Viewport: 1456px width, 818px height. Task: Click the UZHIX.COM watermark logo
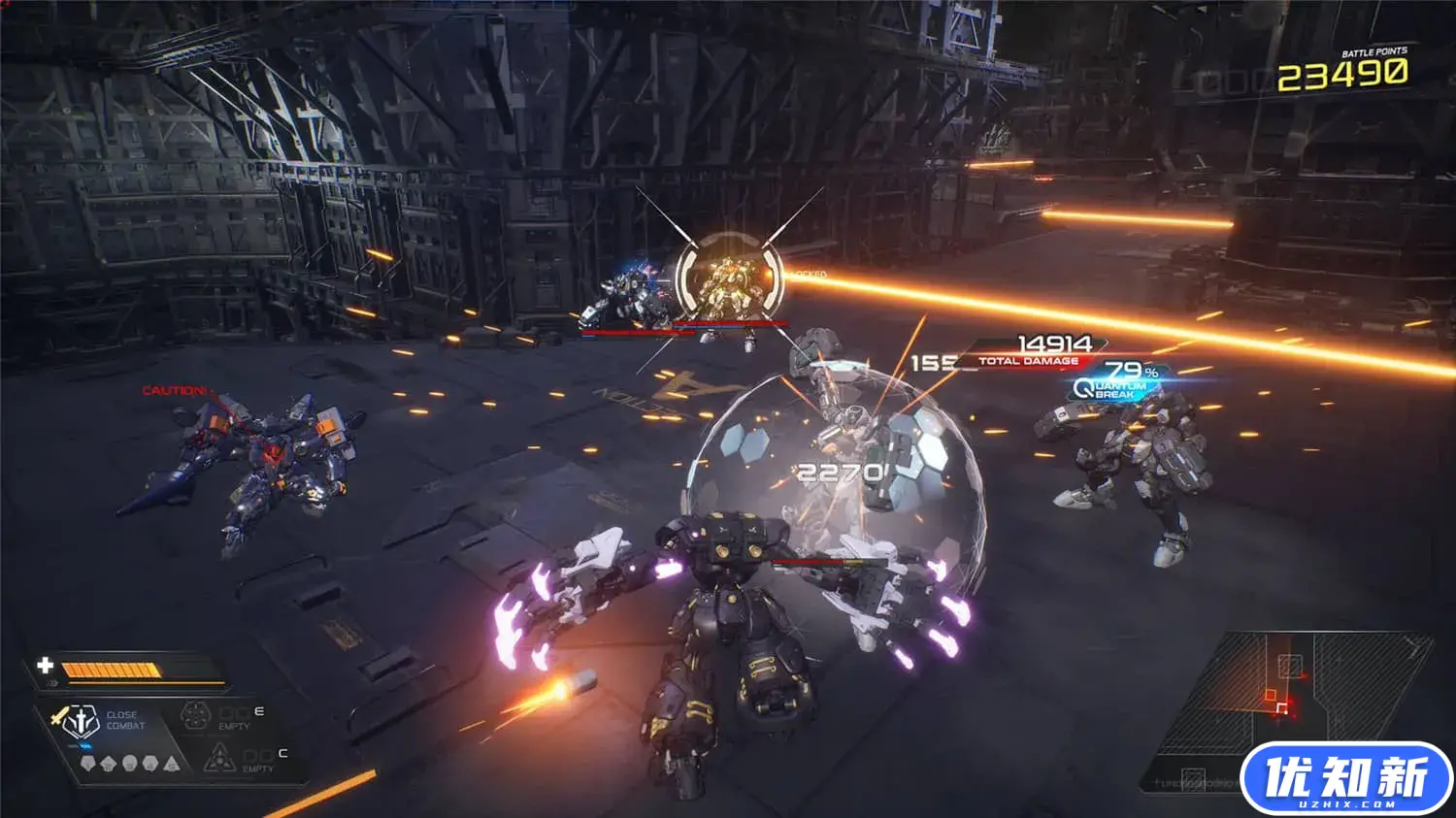point(1345,779)
